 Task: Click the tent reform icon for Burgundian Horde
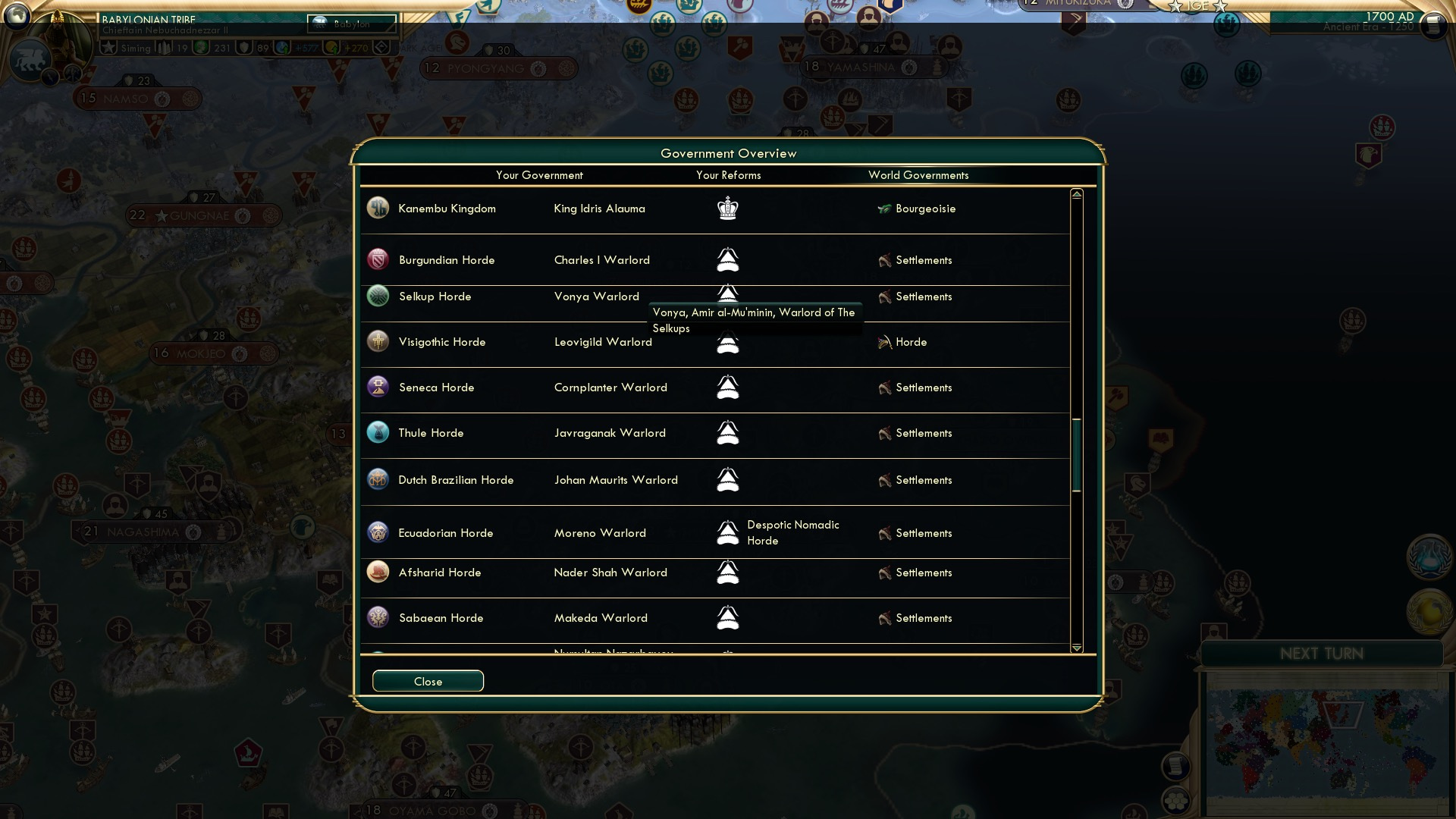click(727, 259)
